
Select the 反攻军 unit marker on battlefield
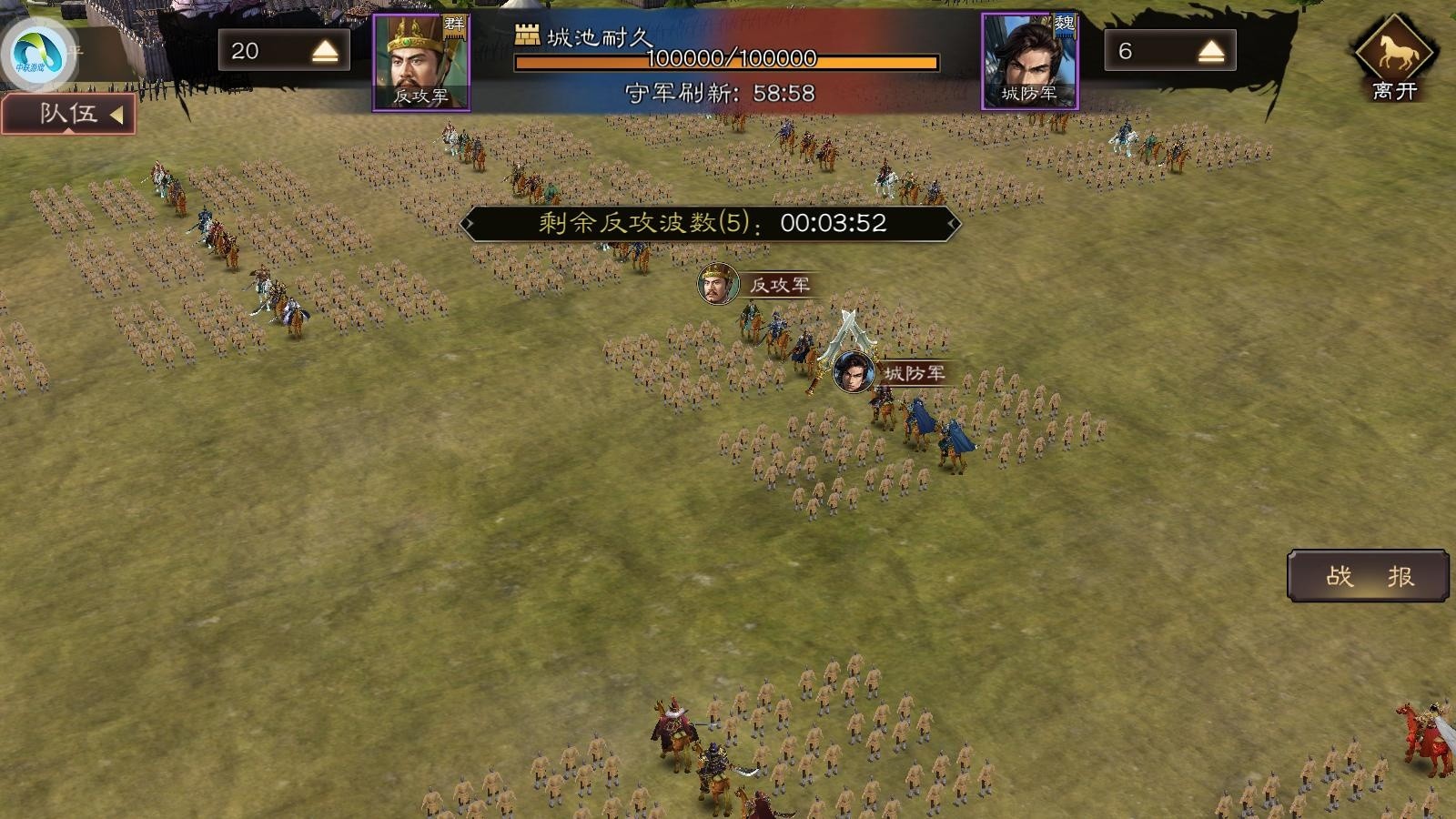click(x=718, y=284)
